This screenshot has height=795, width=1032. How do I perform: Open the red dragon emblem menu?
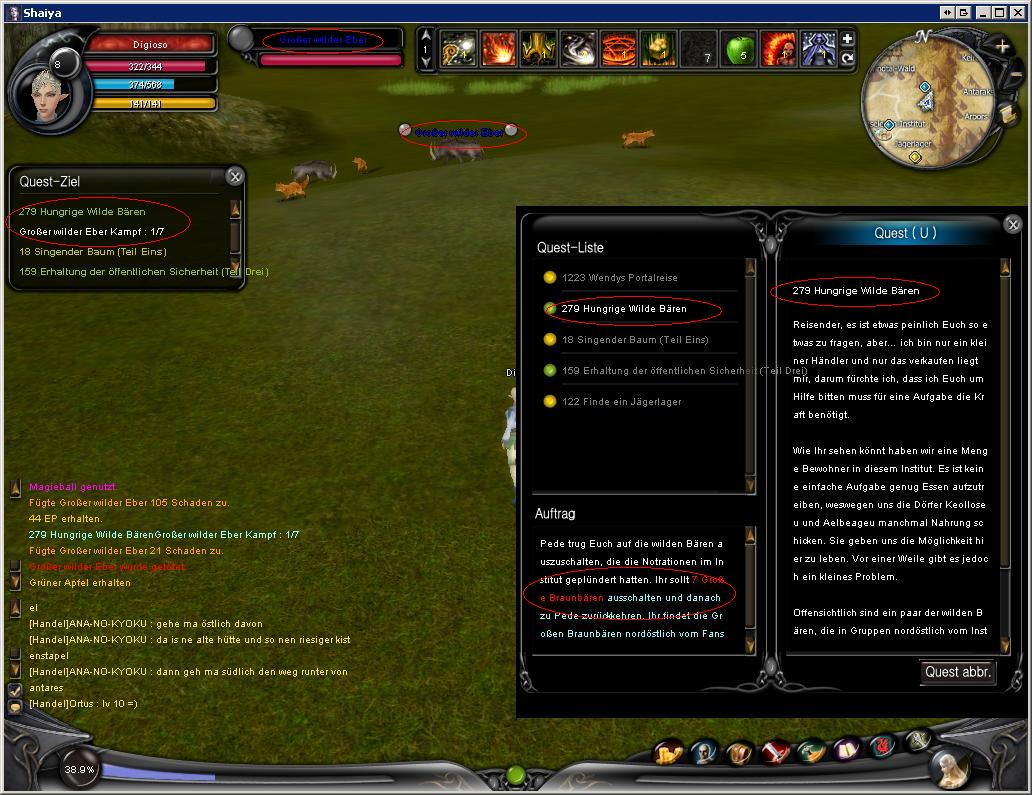882,746
